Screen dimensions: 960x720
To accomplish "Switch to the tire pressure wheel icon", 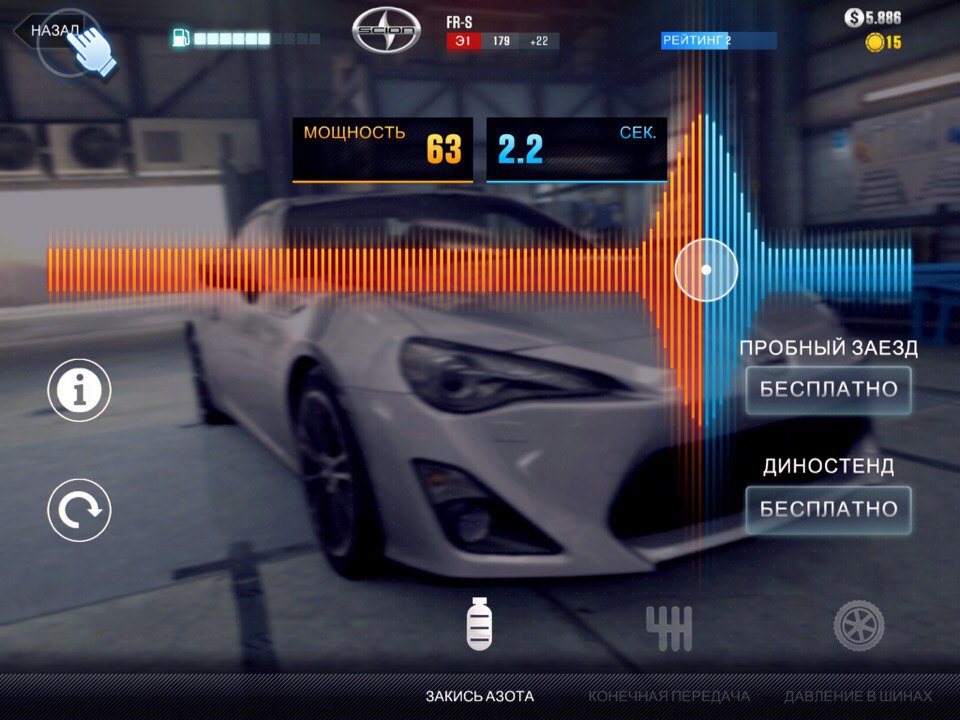I will tap(859, 626).
